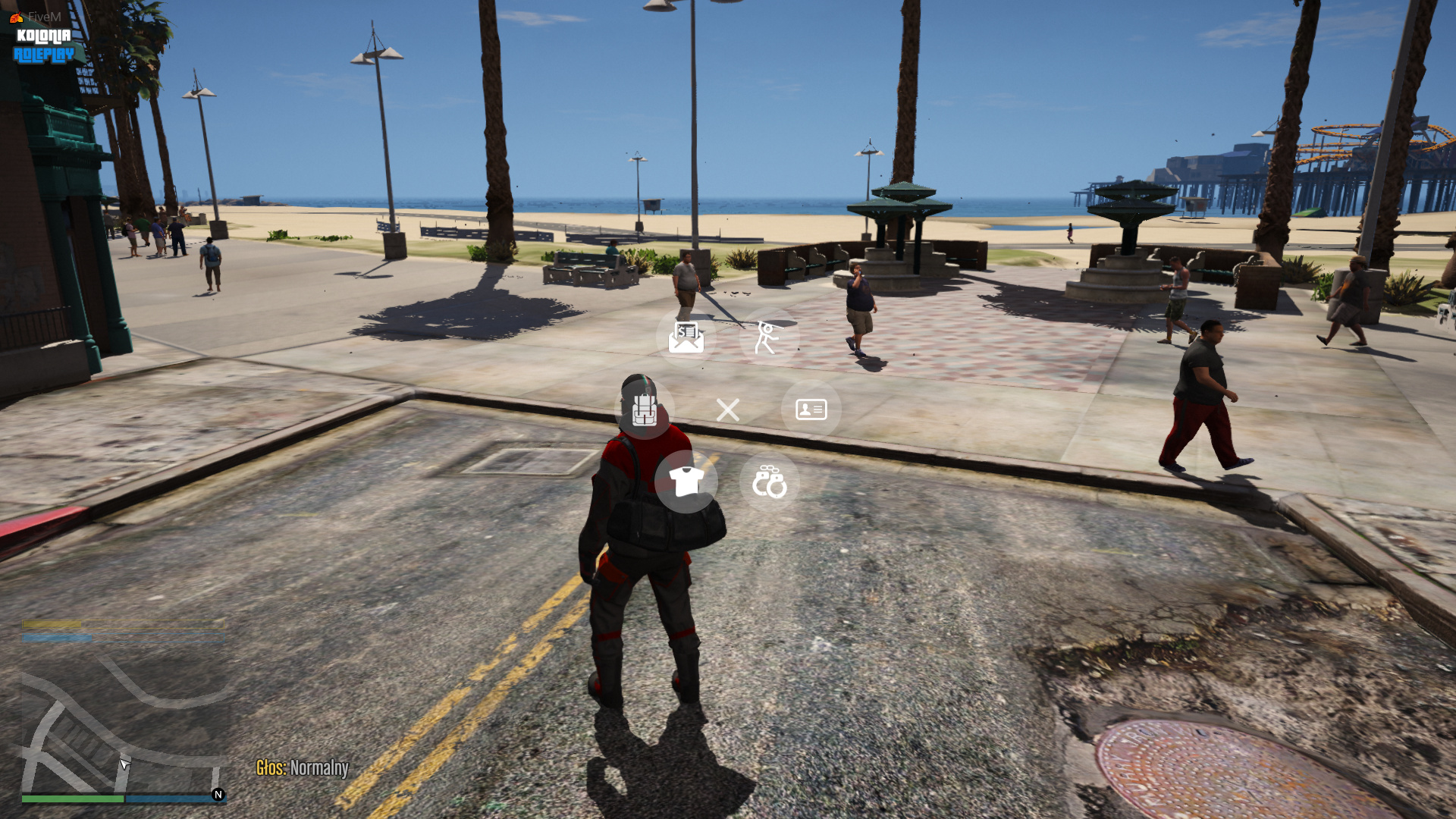Close the radial menu with the X

[x=727, y=409]
